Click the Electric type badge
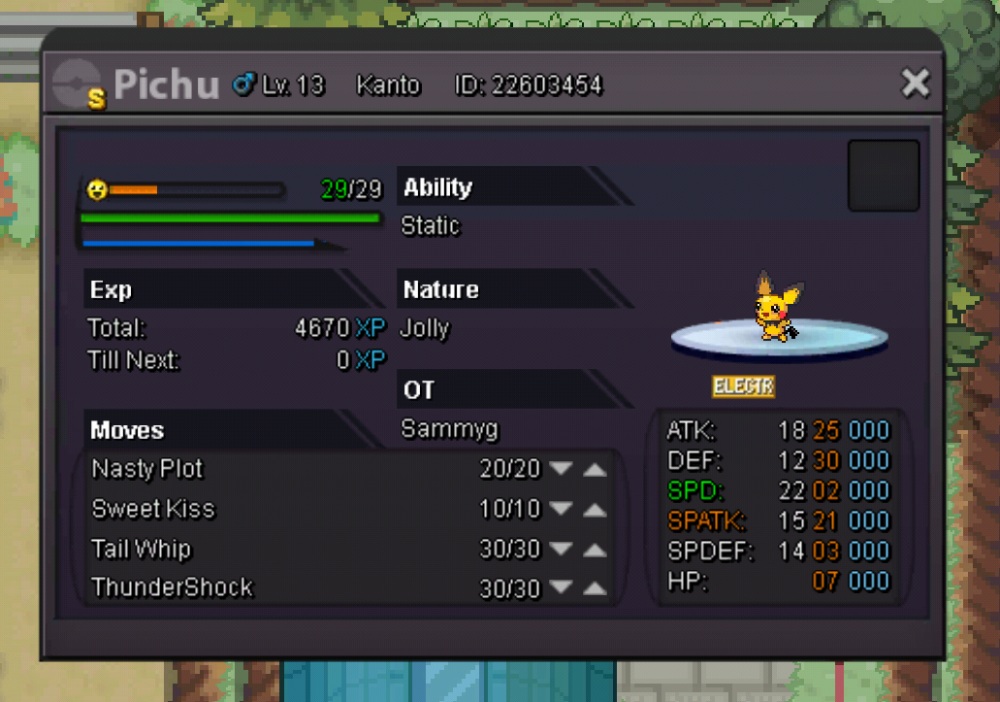The height and width of the screenshot is (702, 1000). pyautogui.click(x=743, y=386)
